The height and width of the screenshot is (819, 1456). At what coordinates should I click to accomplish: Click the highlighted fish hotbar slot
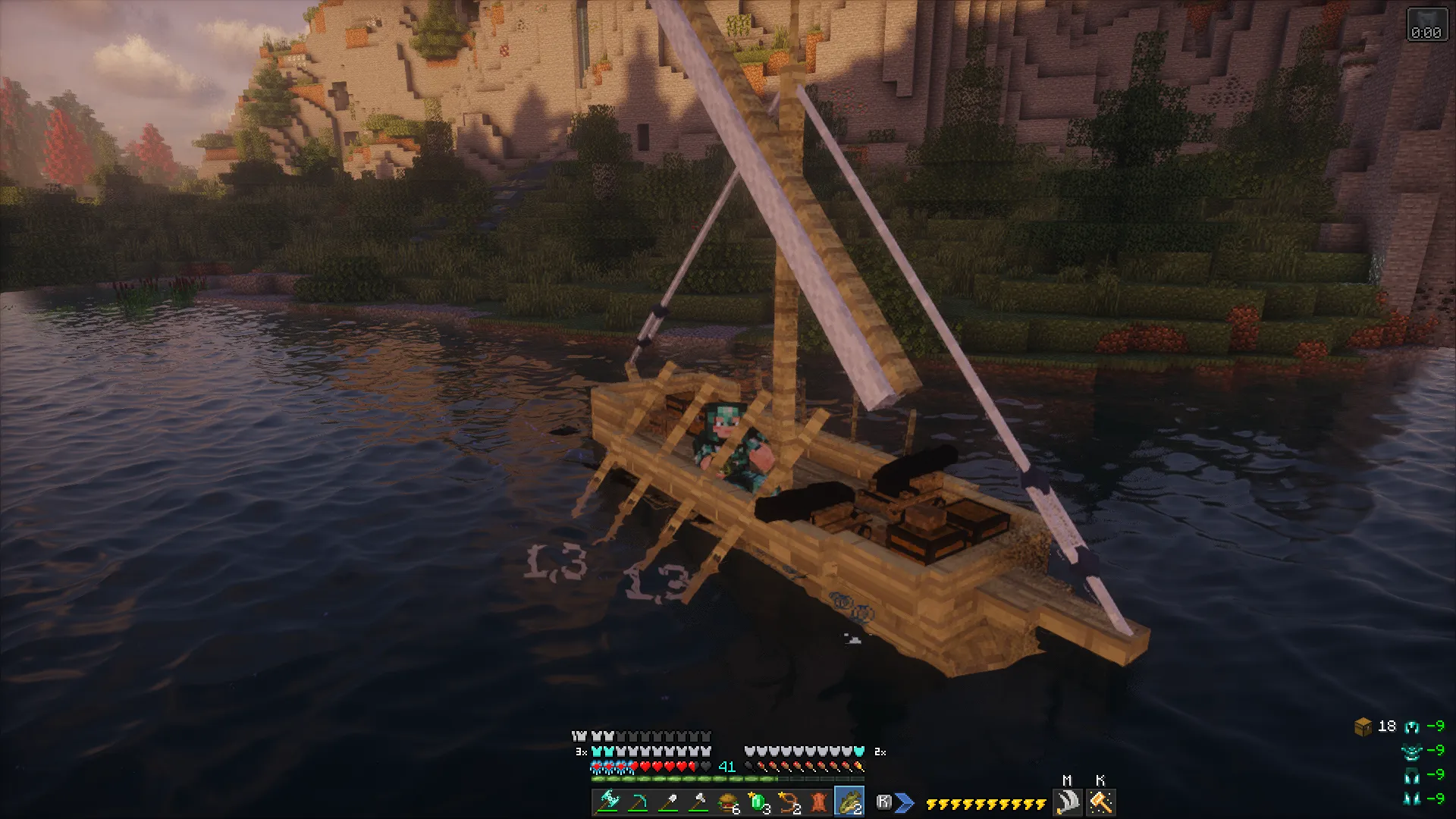[x=849, y=802]
